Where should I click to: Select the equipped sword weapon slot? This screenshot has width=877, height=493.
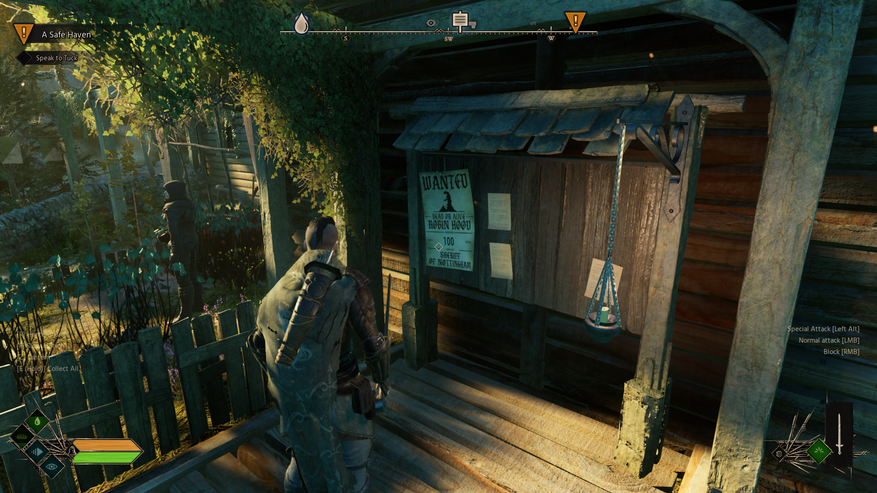pyautogui.click(x=839, y=433)
